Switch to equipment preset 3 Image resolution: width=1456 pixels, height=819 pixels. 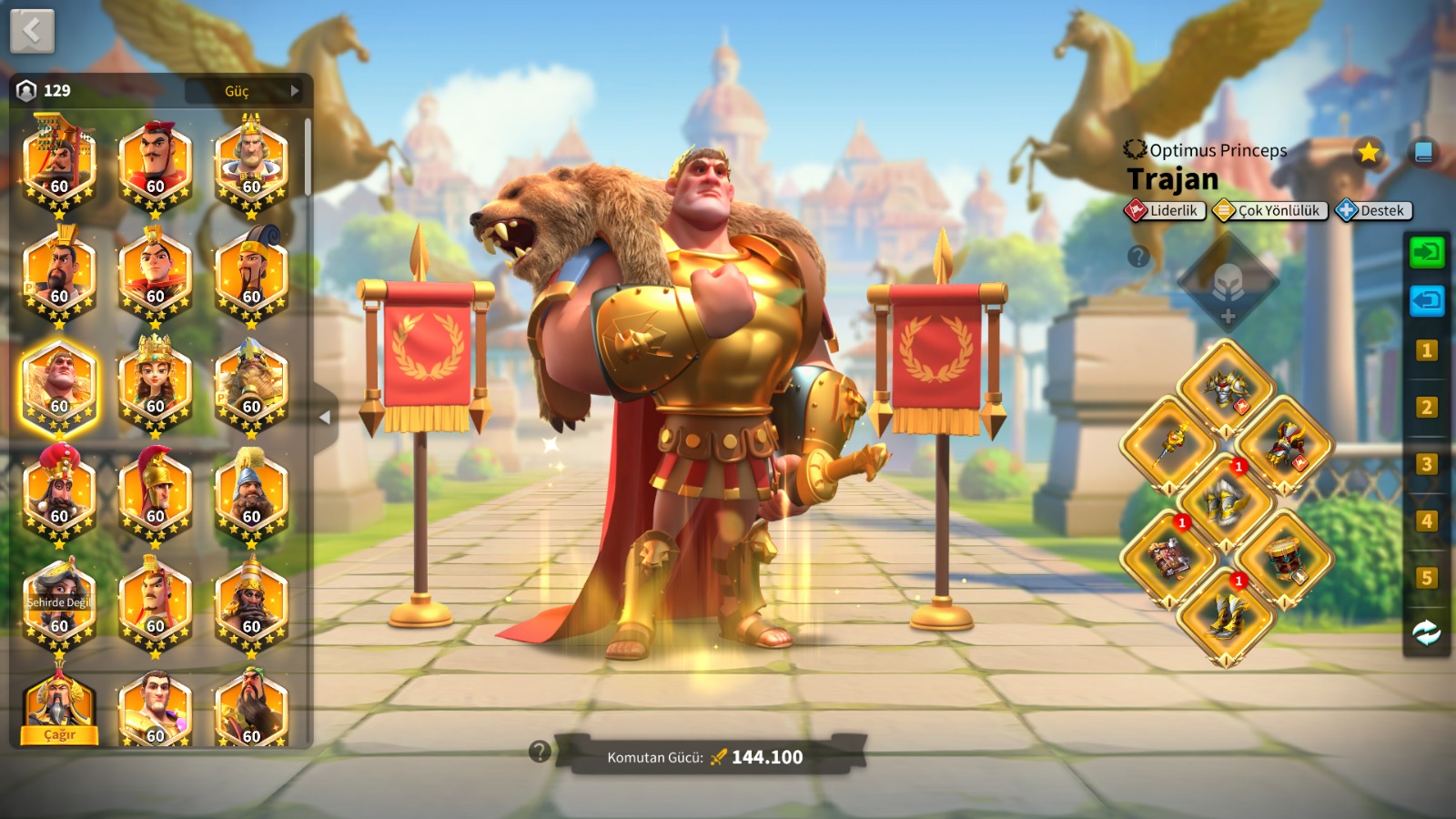(1426, 465)
